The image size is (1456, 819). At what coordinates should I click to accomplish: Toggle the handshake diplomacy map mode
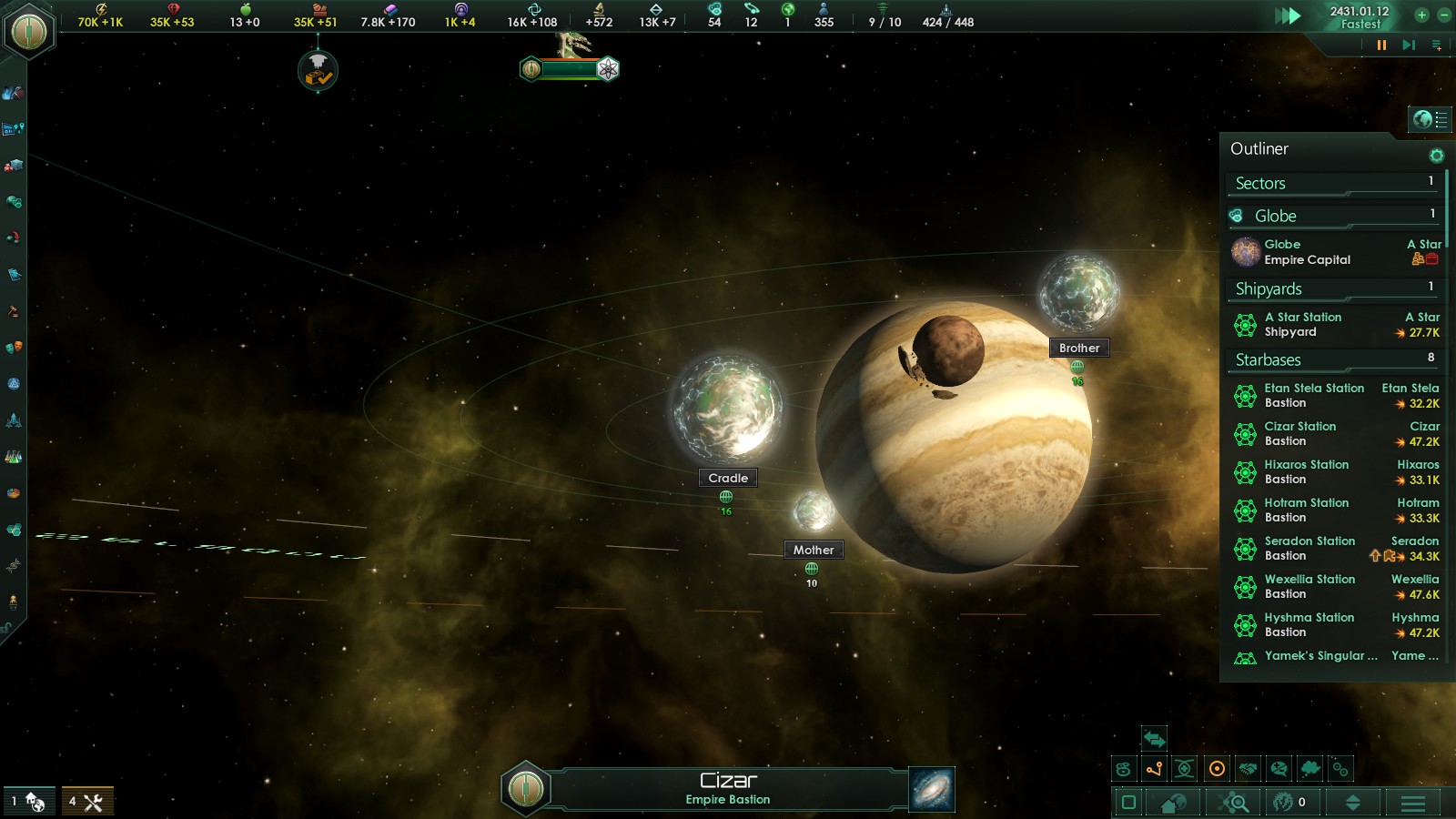(x=1248, y=769)
